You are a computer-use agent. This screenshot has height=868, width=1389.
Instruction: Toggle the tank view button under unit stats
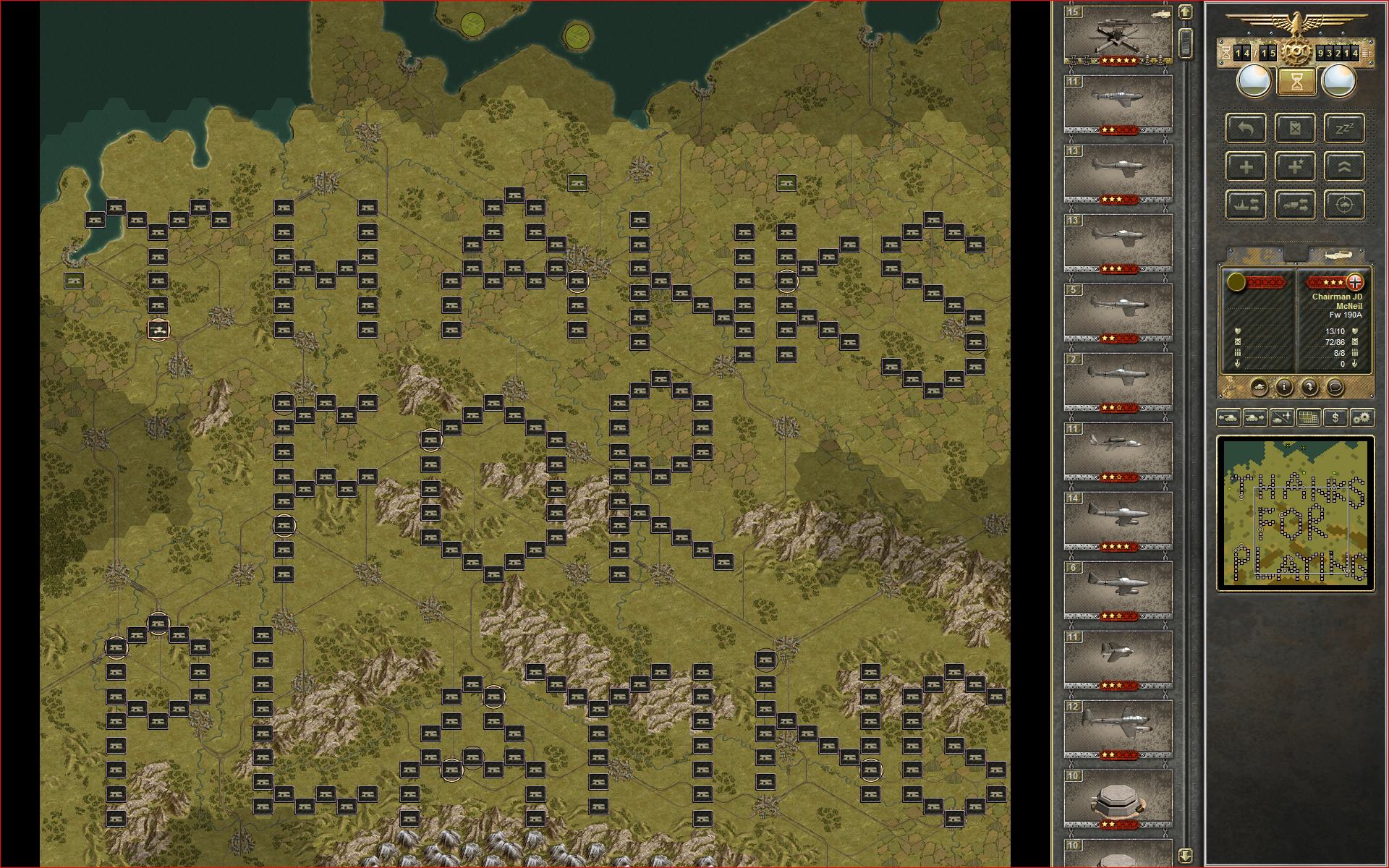coord(1259,387)
